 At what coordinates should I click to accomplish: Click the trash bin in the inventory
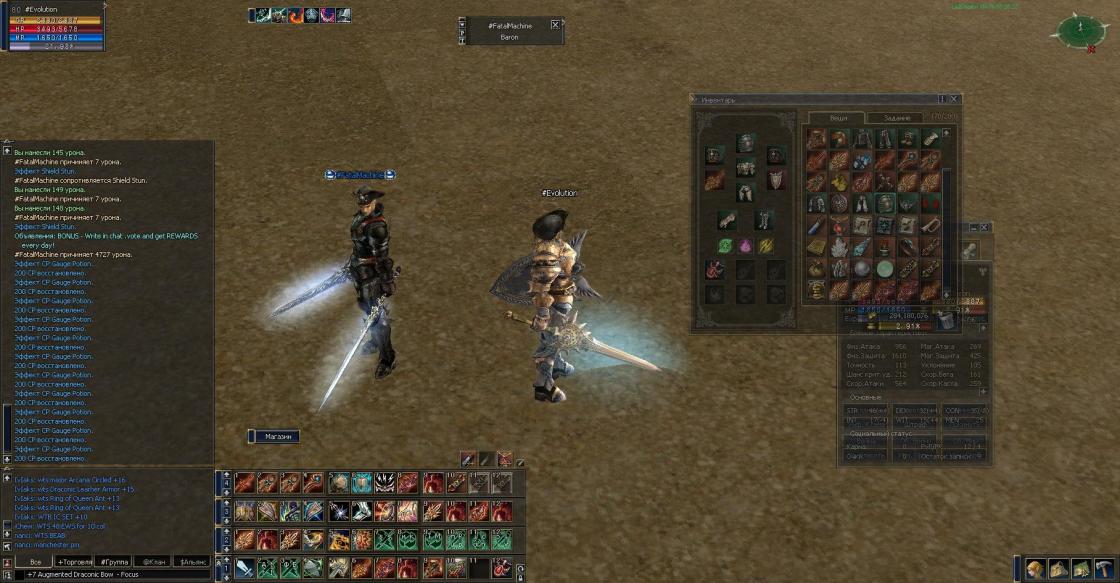pos(946,318)
